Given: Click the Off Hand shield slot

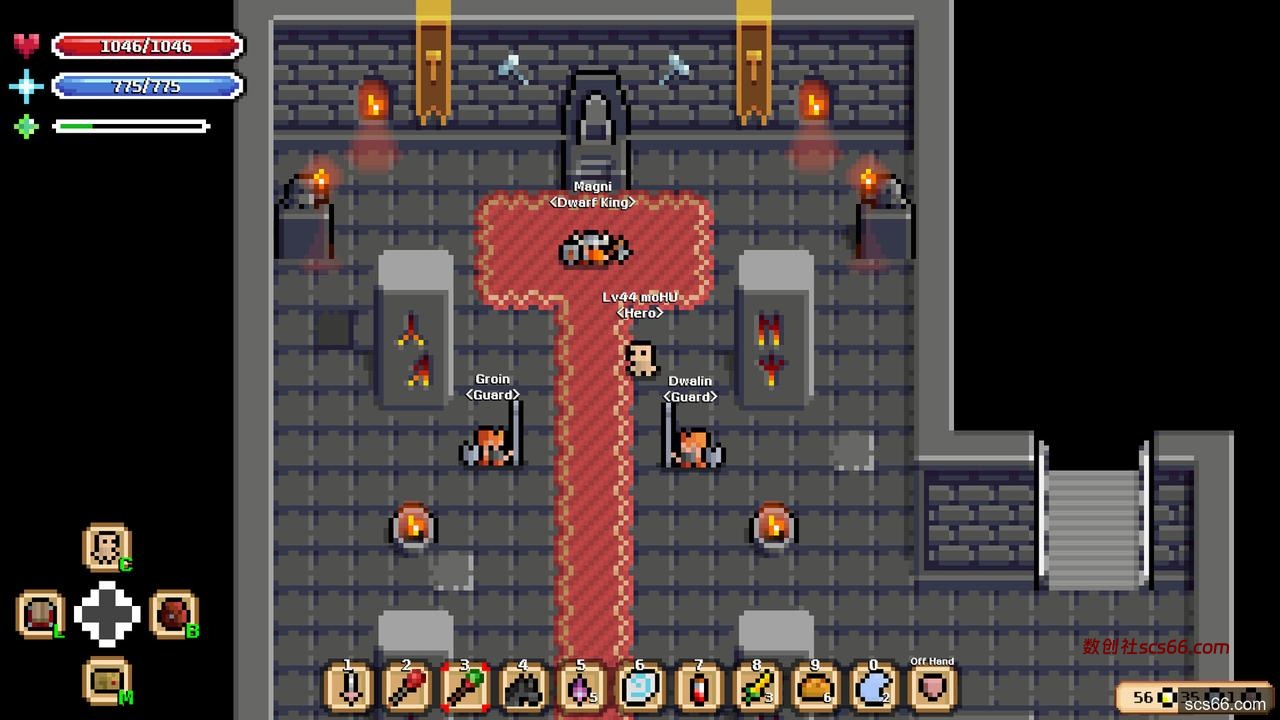Looking at the screenshot, I should pos(932,689).
